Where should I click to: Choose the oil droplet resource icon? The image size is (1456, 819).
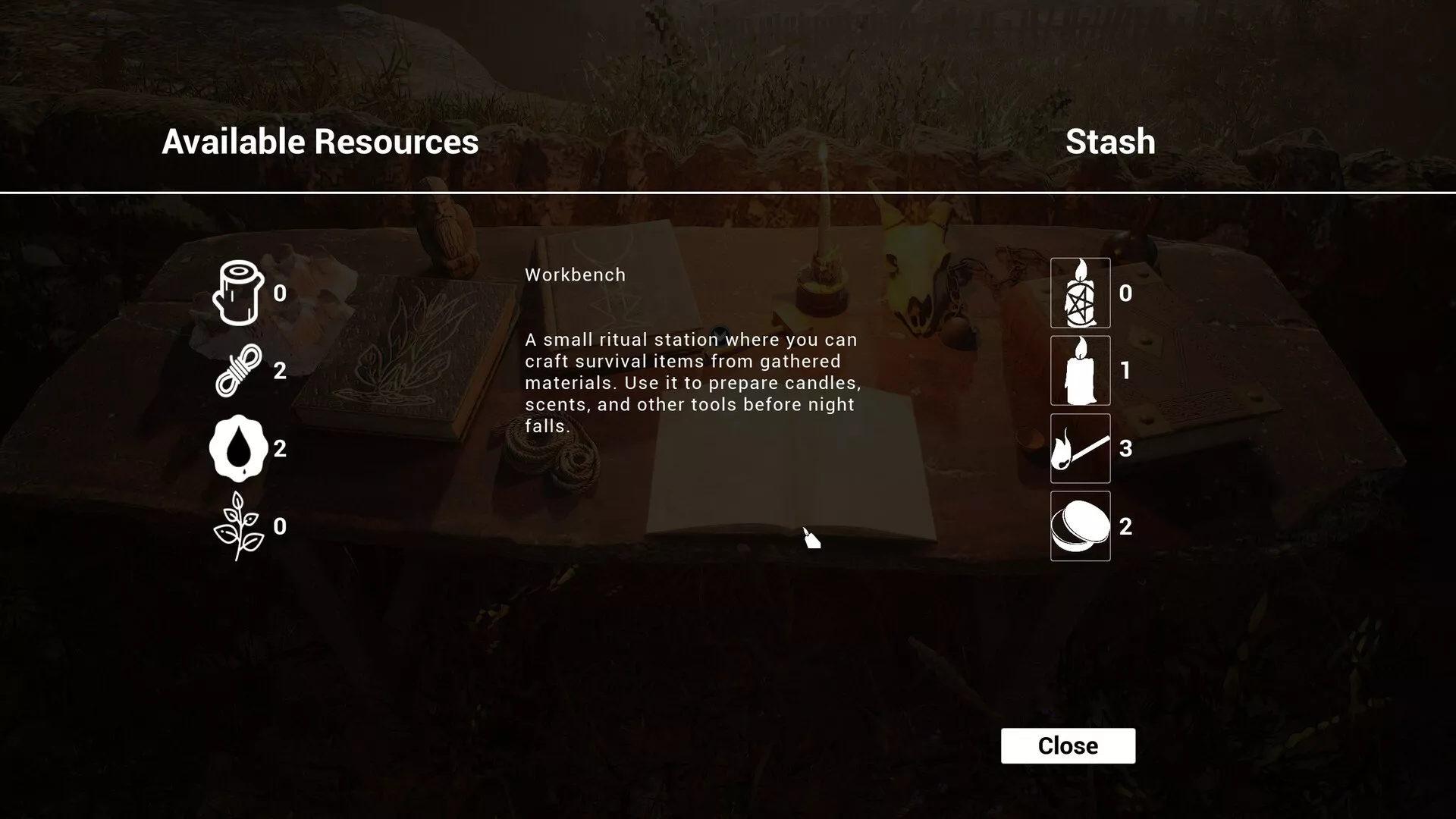(239, 448)
